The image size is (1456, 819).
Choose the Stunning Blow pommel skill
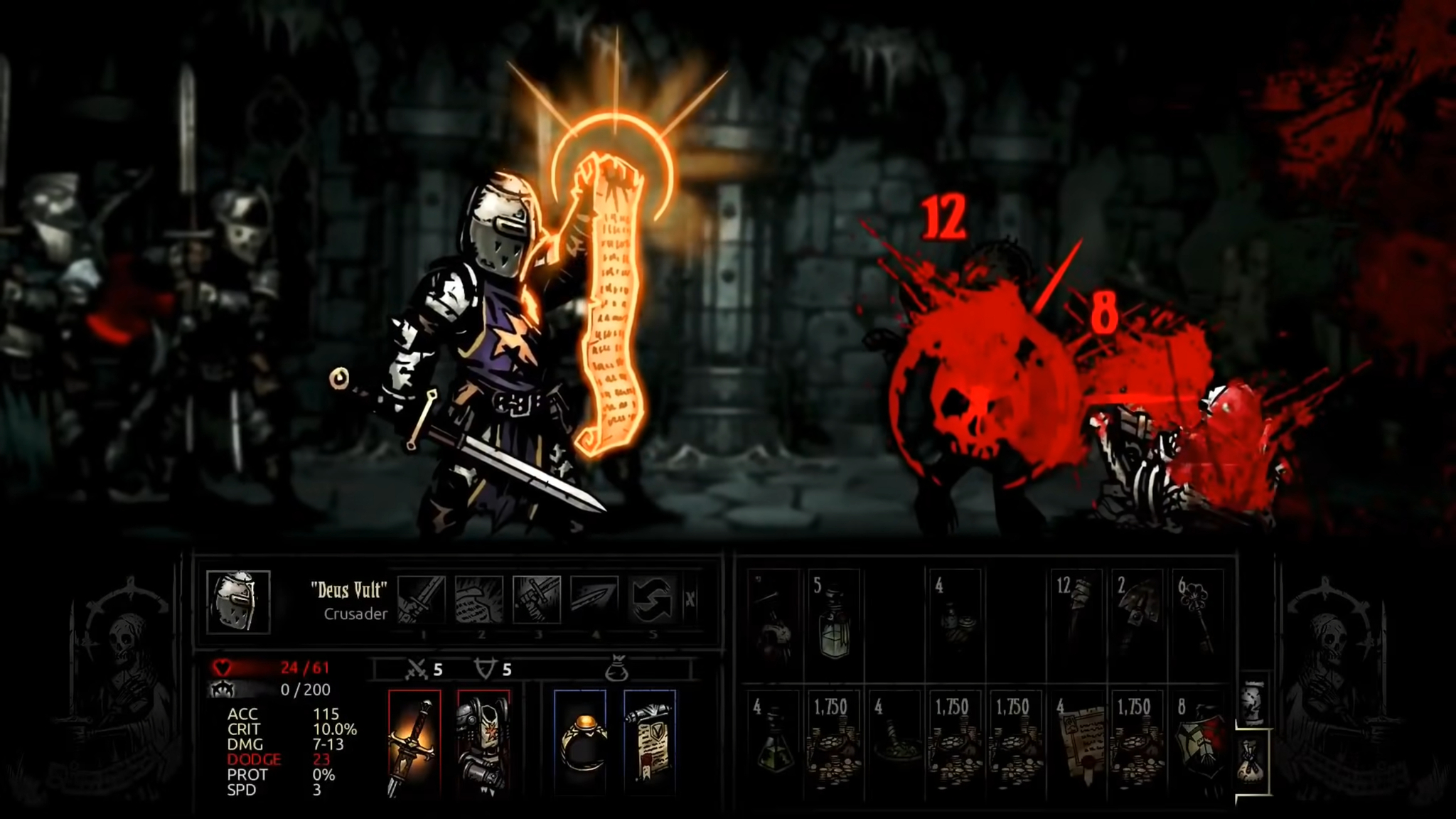(537, 599)
